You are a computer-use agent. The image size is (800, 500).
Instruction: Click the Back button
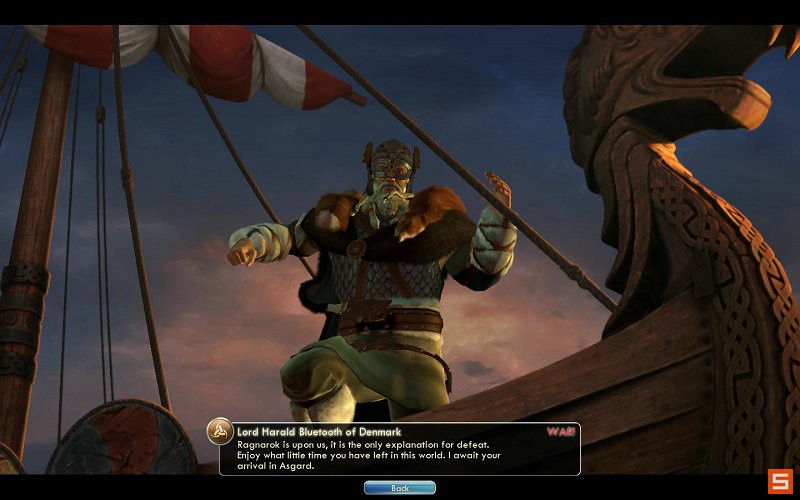pos(400,488)
